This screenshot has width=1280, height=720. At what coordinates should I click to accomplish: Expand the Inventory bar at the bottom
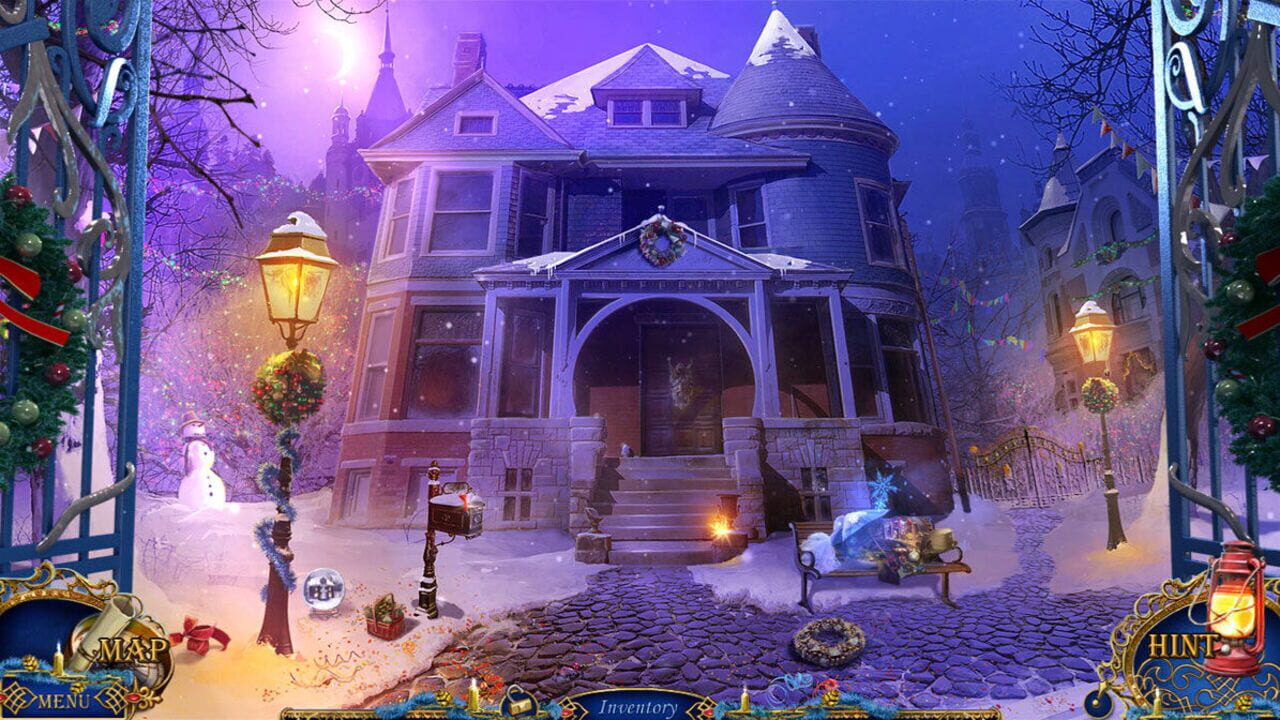tap(640, 705)
